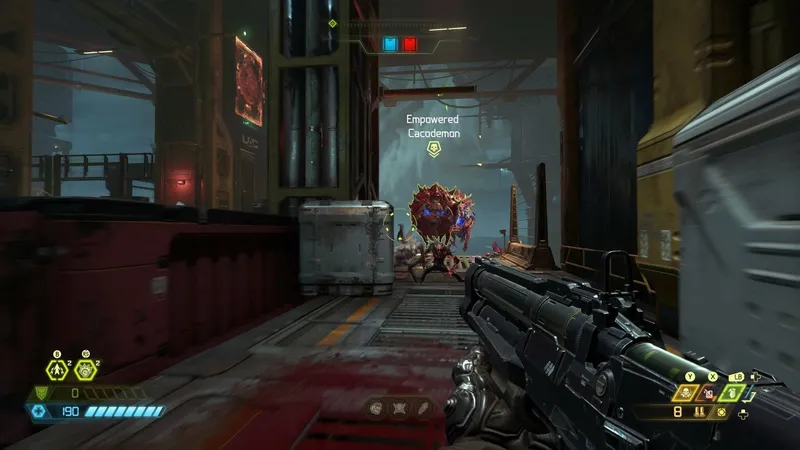Select the blue keycard indicator
Image resolution: width=800 pixels, height=450 pixels.
(390, 44)
